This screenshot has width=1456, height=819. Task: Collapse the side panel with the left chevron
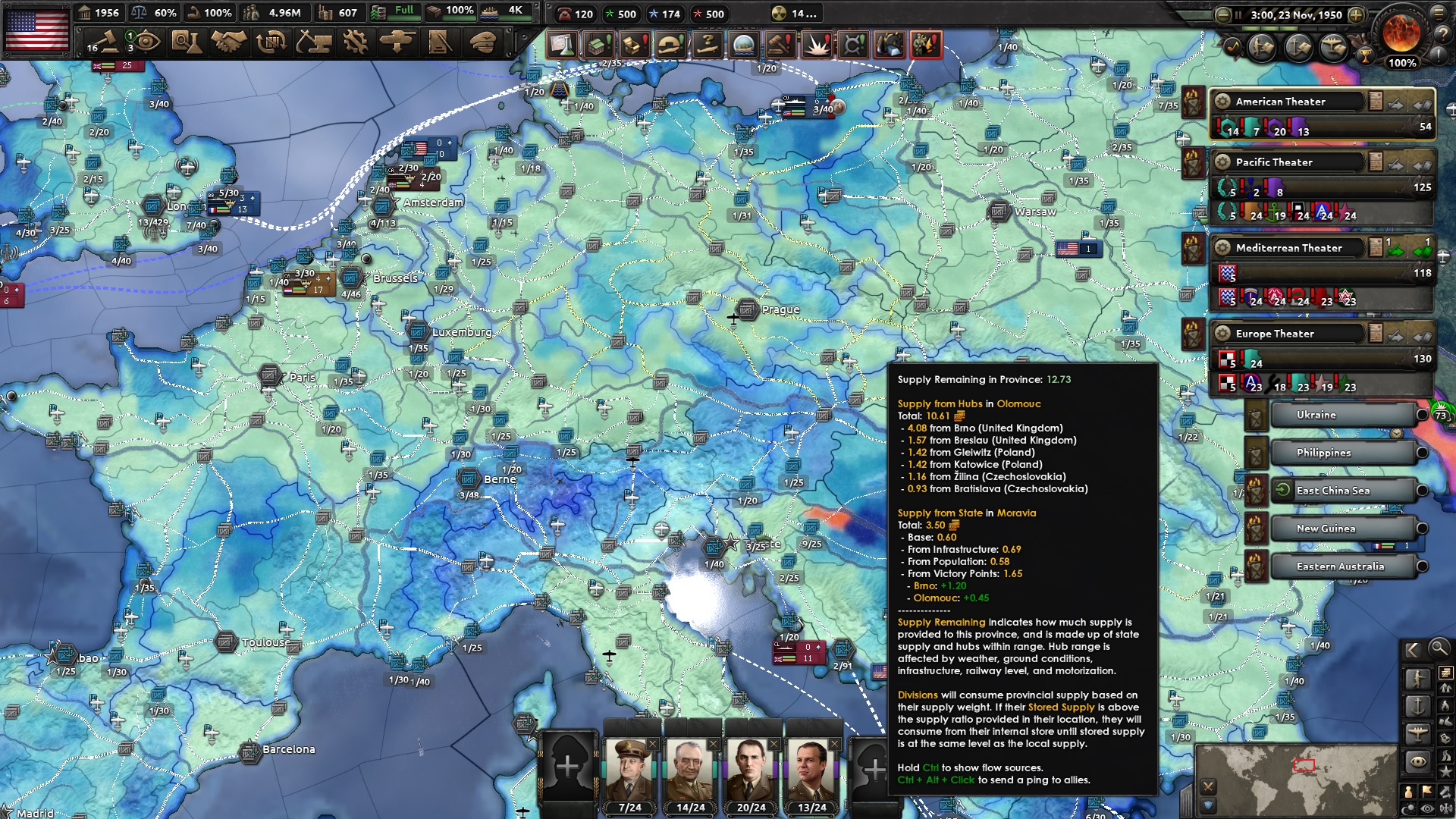[x=1412, y=650]
